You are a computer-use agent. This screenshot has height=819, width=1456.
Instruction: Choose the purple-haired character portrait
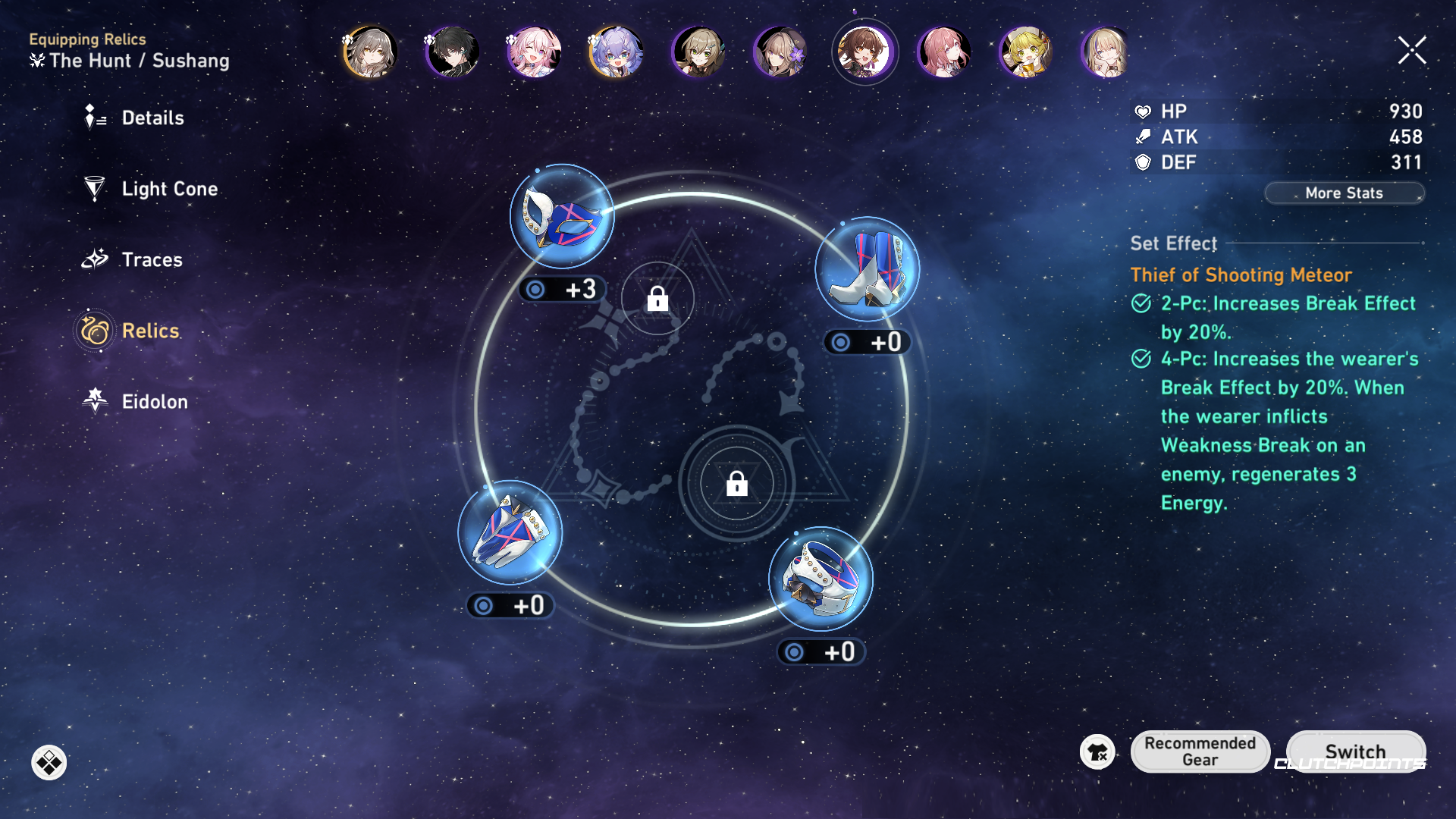(x=616, y=52)
